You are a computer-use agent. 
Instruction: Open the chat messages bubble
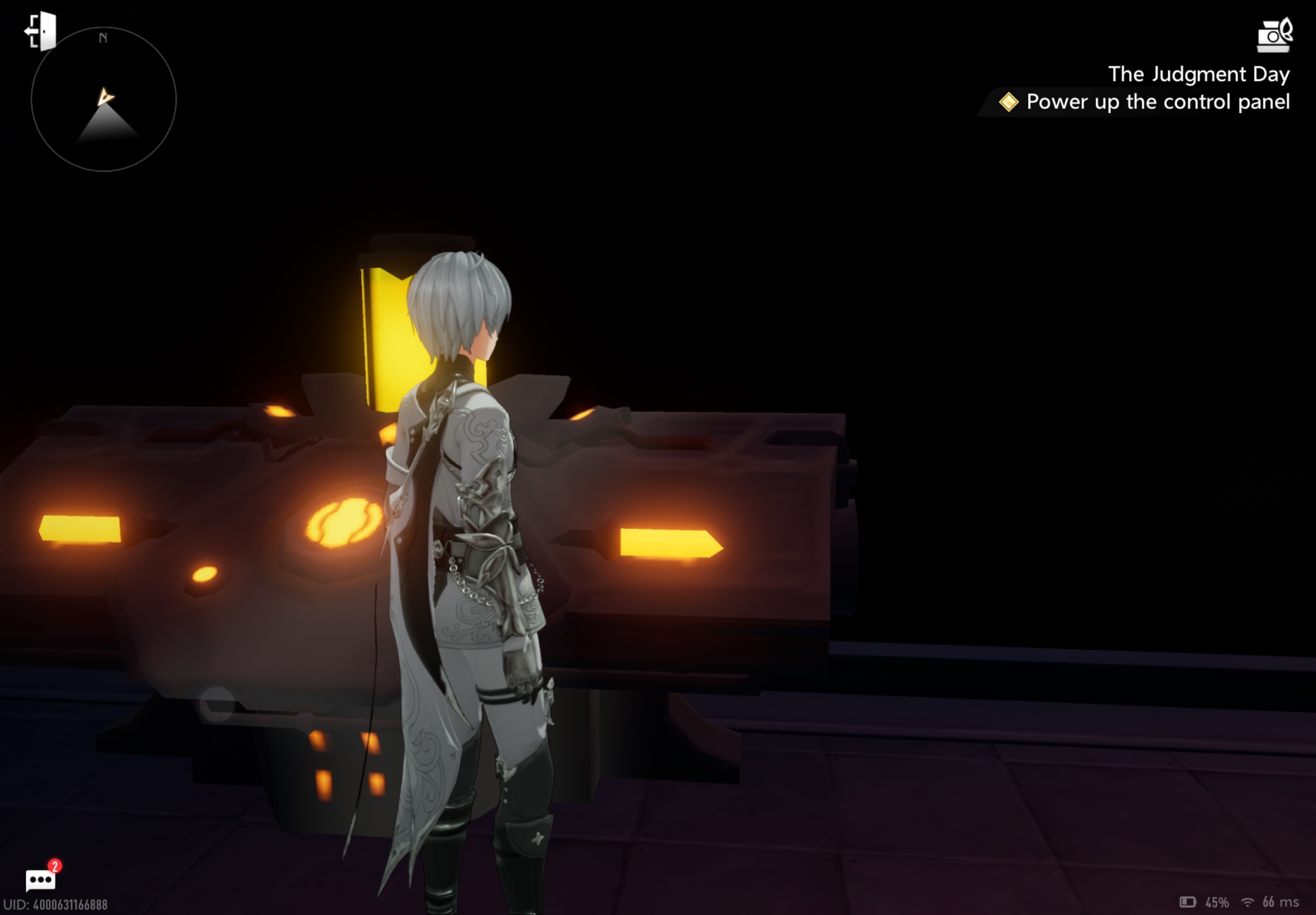(x=41, y=879)
